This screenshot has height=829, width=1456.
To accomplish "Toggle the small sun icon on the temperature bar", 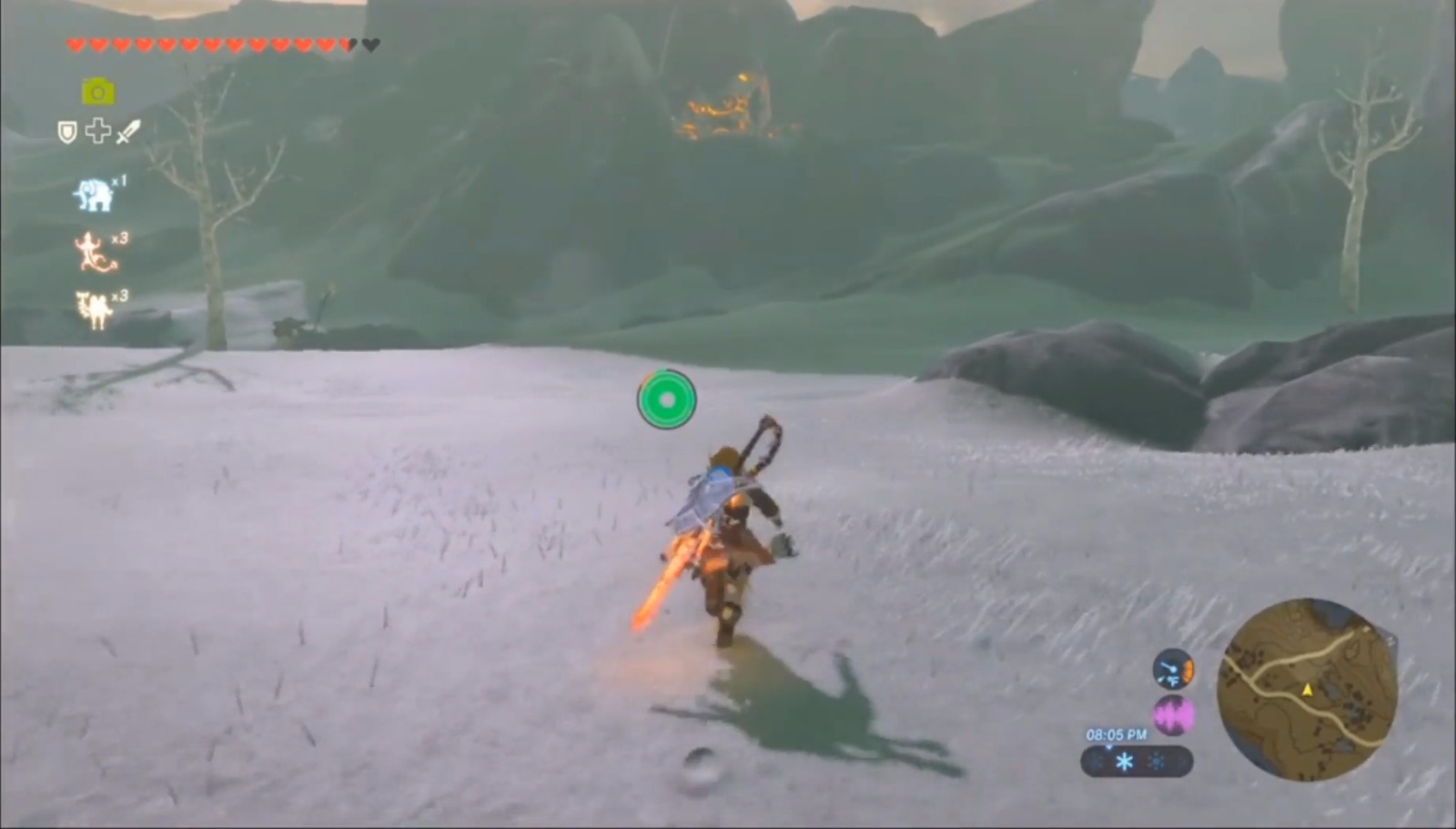I will [1157, 761].
